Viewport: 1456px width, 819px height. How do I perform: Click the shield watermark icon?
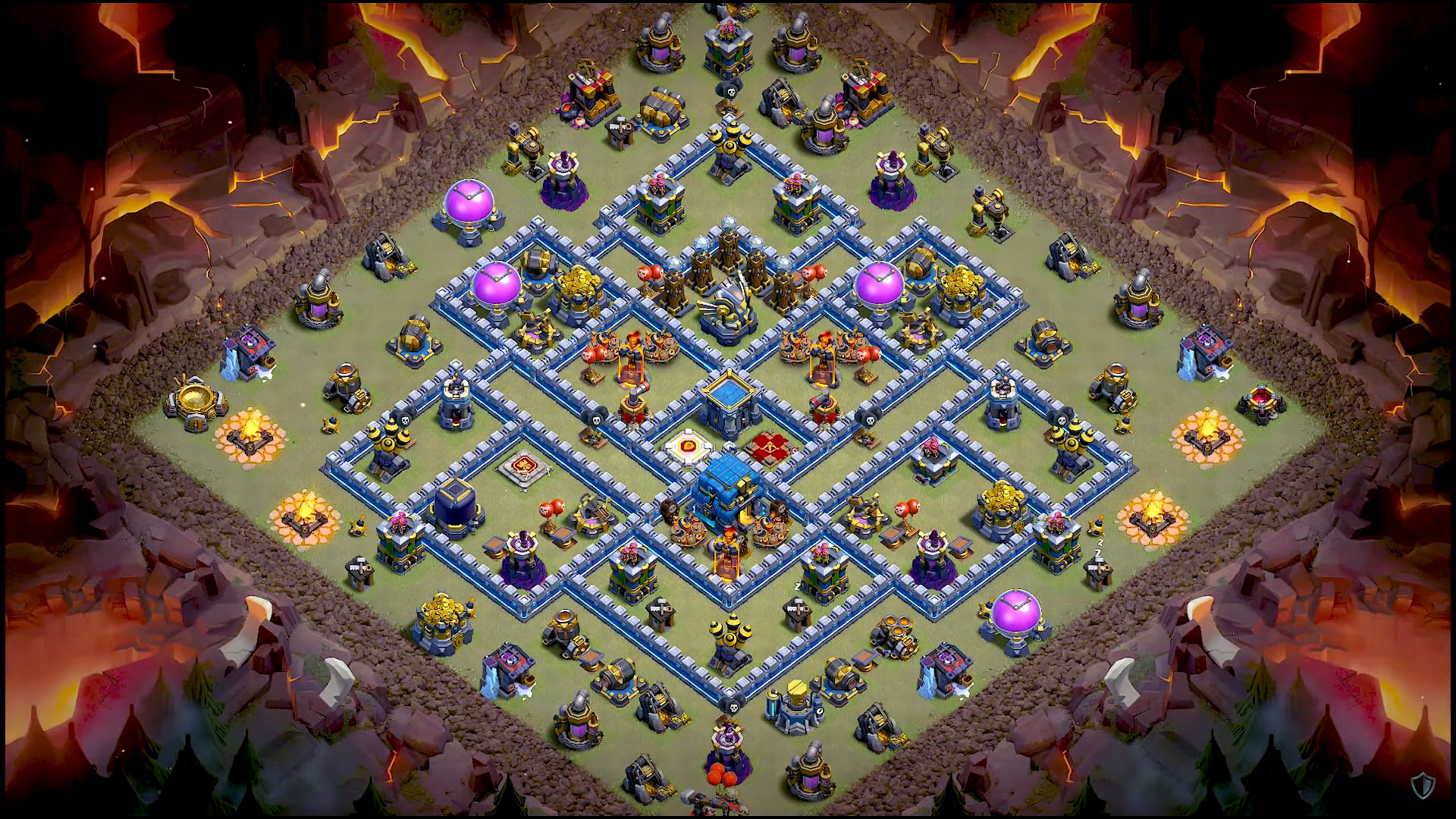[1422, 786]
